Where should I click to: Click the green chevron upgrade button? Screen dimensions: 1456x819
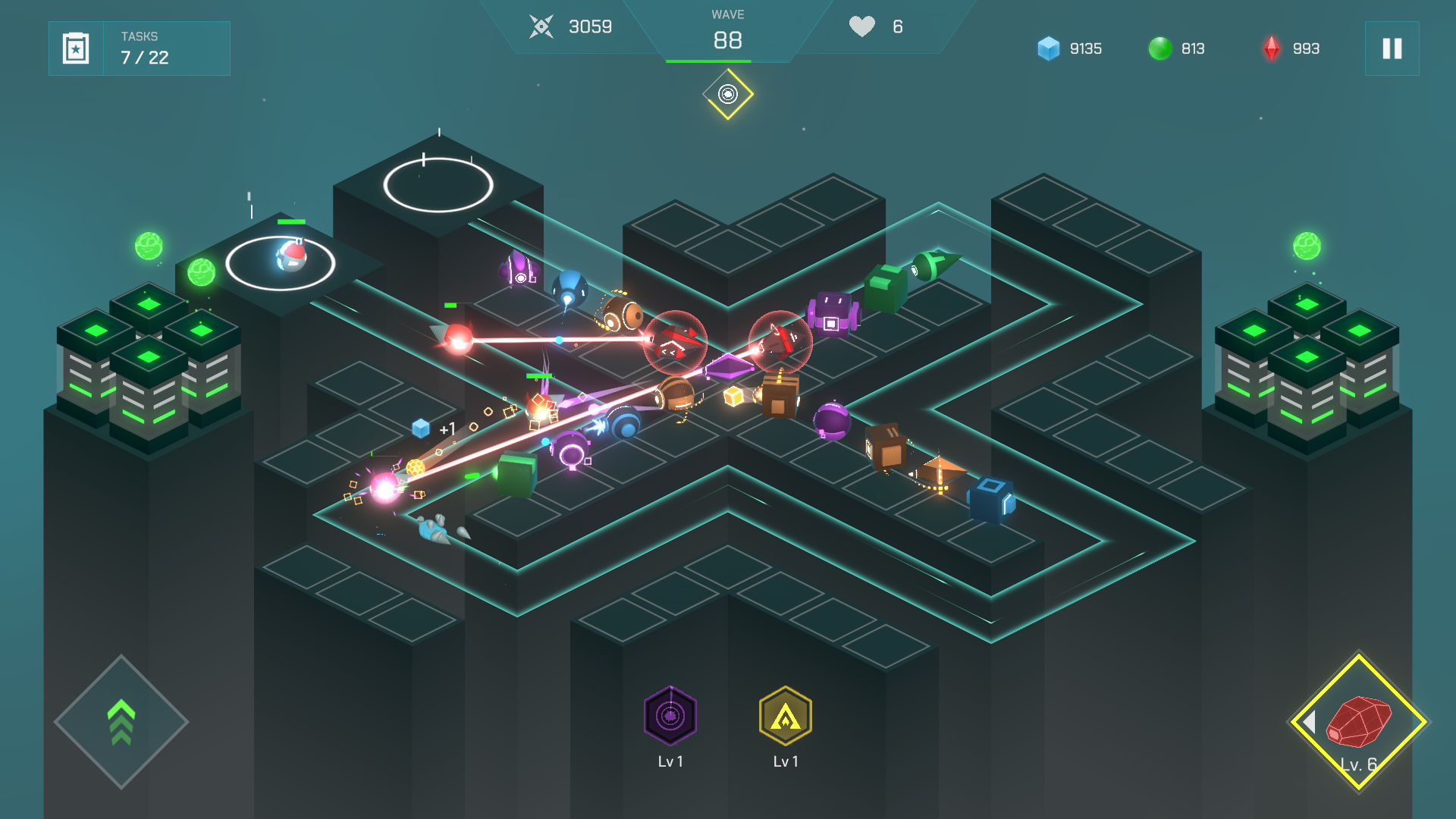121,722
